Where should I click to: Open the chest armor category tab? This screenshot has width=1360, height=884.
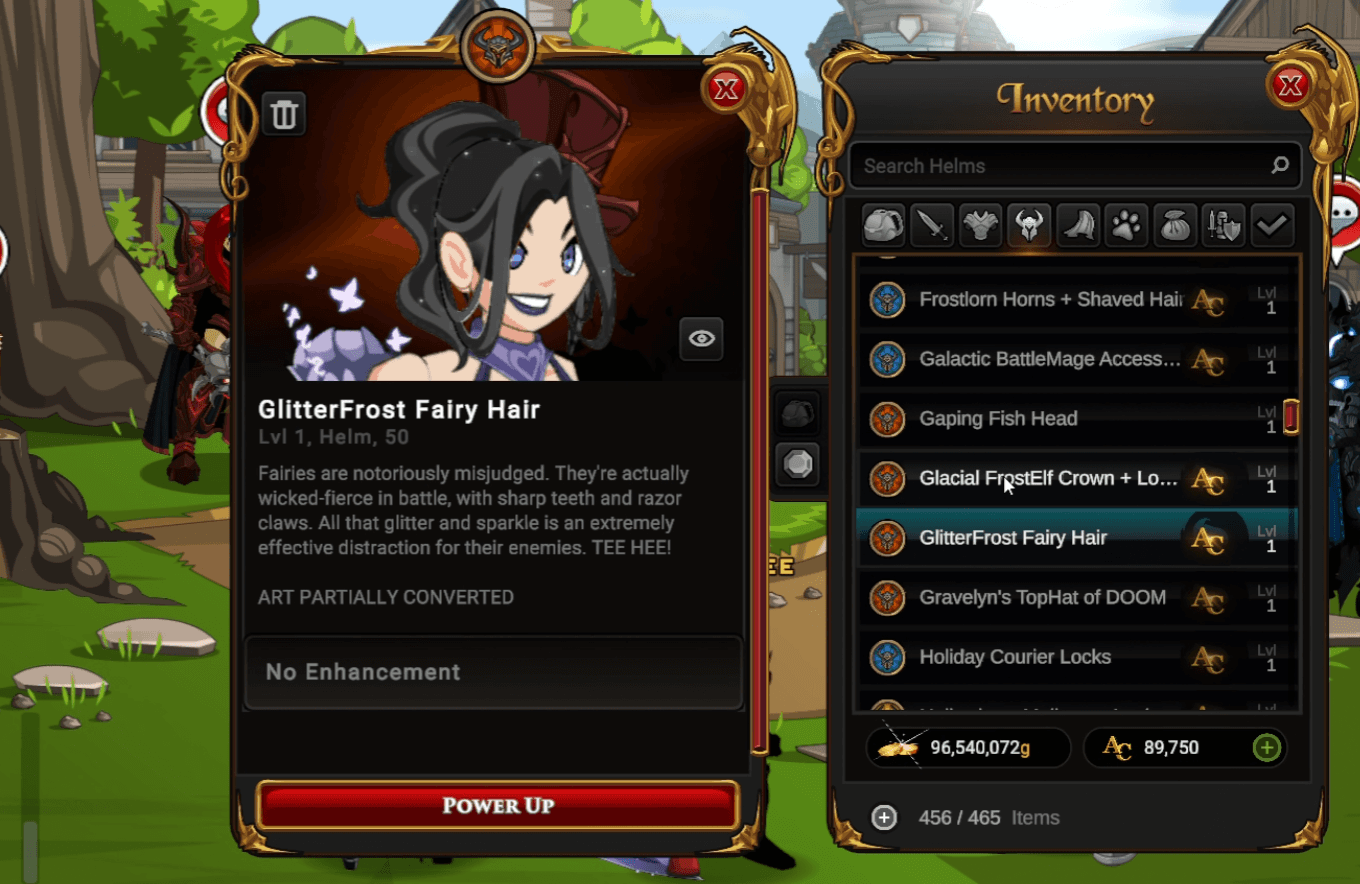(980, 226)
